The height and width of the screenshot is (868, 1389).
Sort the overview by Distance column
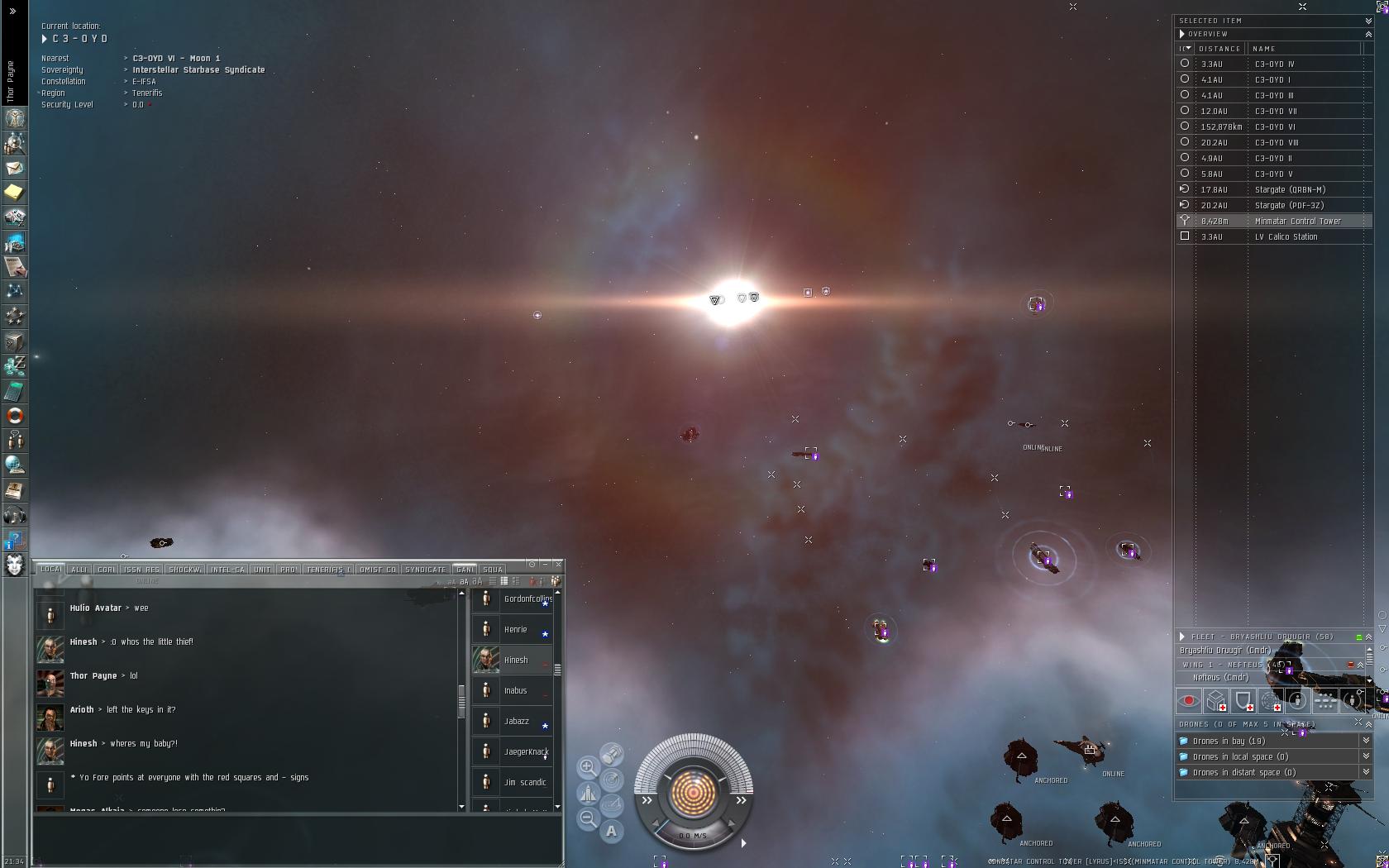tap(1220, 49)
